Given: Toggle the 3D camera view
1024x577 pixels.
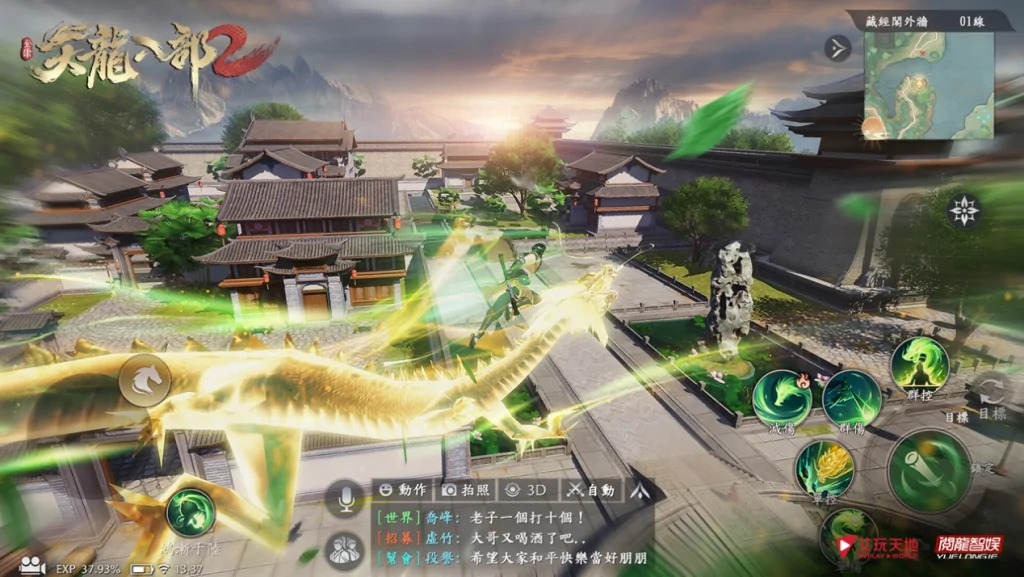Looking at the screenshot, I should 527,490.
